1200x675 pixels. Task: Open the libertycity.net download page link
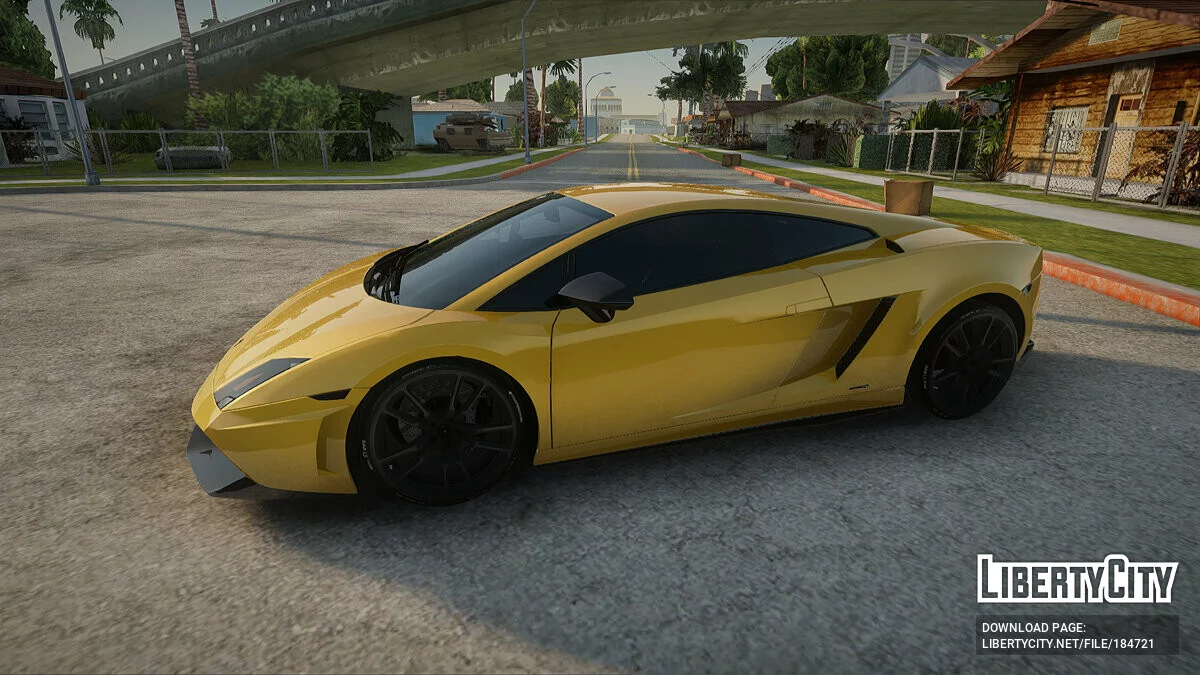[x=1067, y=644]
